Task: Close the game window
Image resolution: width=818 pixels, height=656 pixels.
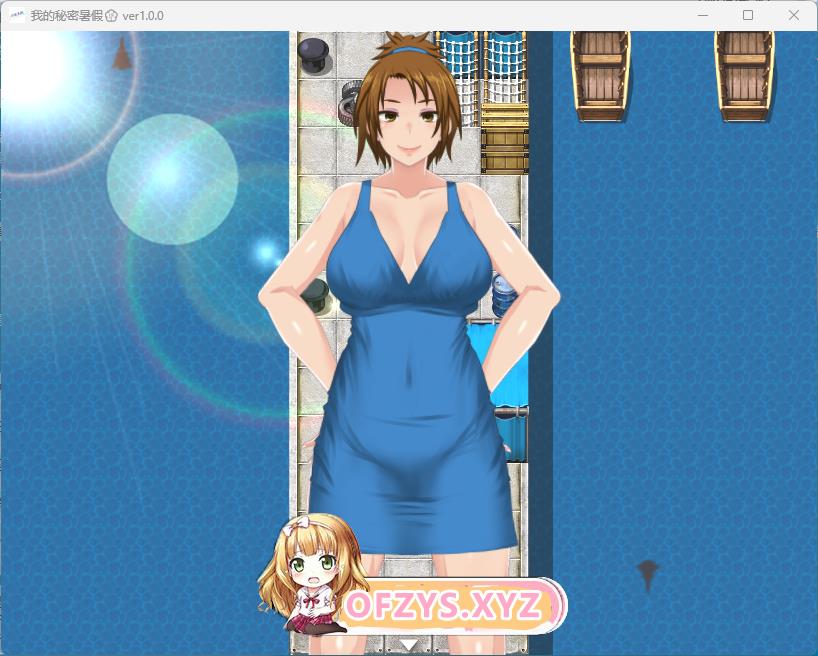Action: click(794, 16)
